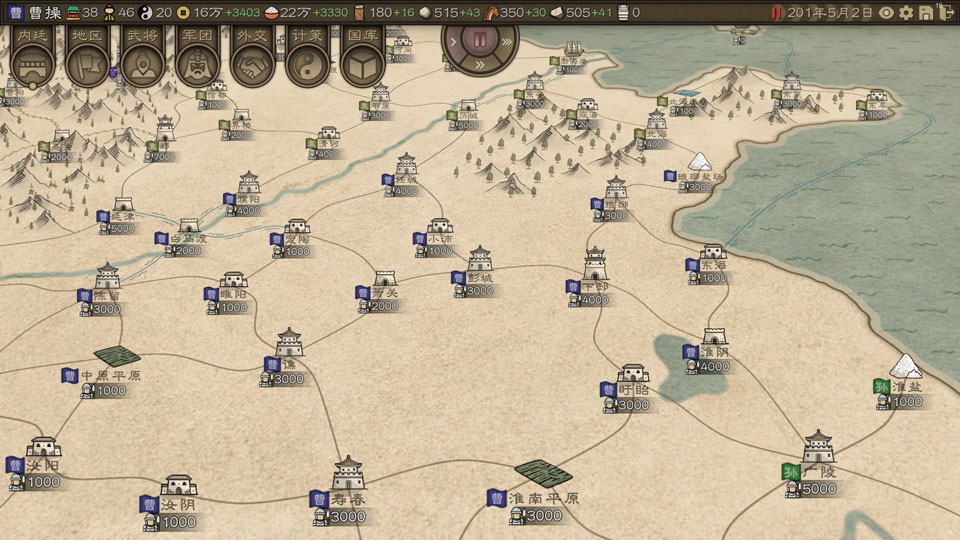The height and width of the screenshot is (540, 960).
Task: Save the game with the floppy disk icon
Action: tap(927, 13)
